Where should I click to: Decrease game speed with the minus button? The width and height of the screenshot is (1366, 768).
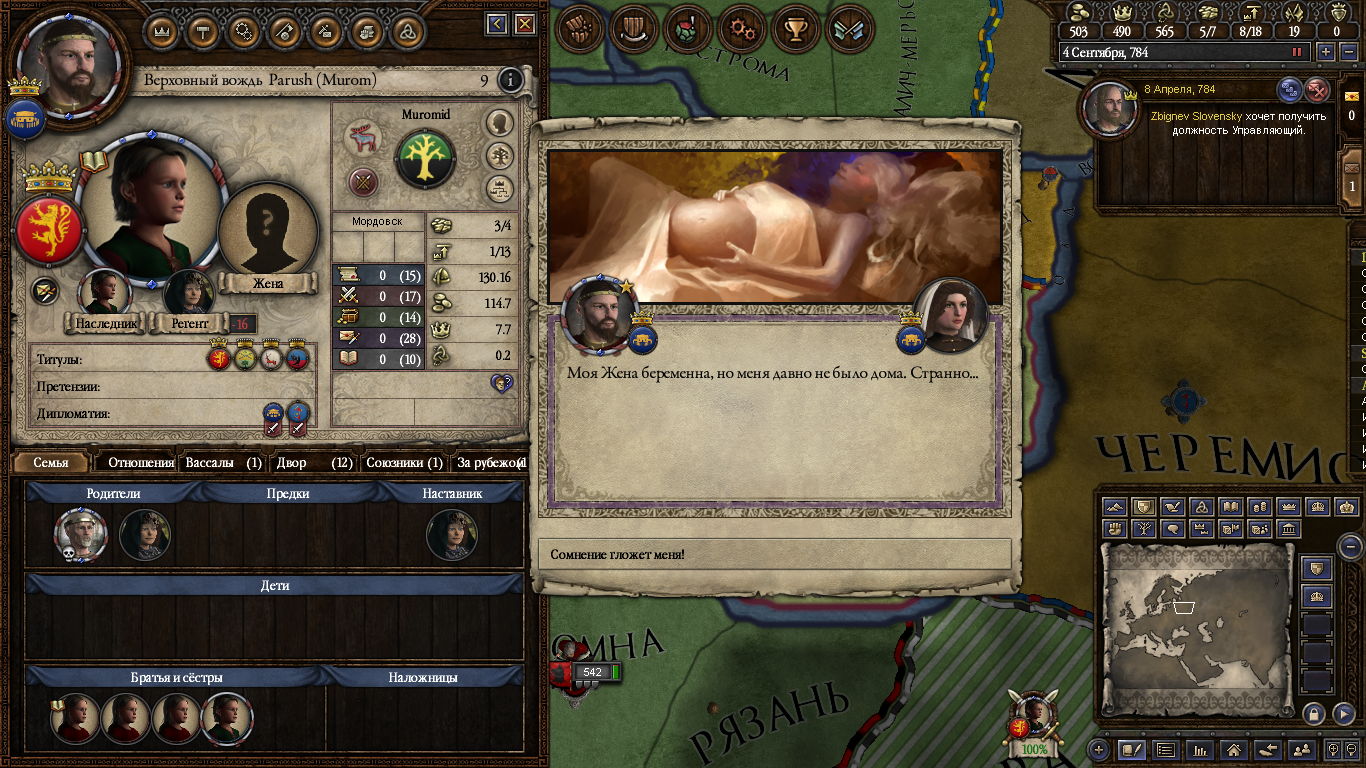pos(1350,52)
